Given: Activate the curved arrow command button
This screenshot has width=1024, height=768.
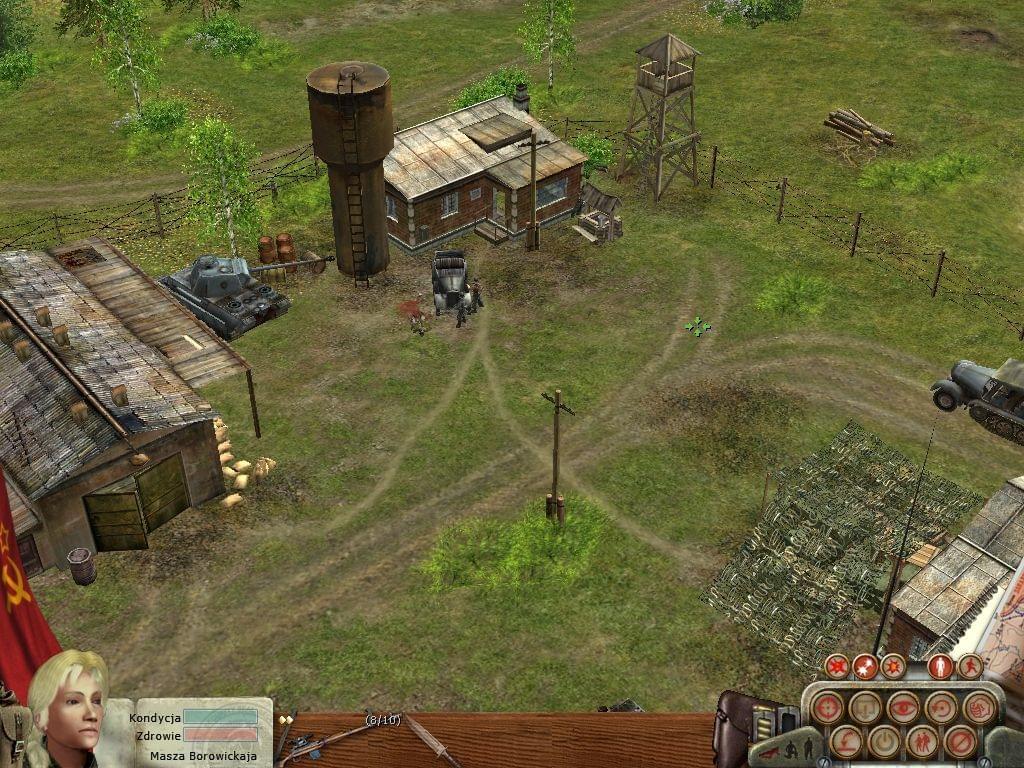Looking at the screenshot, I should (x=845, y=741).
